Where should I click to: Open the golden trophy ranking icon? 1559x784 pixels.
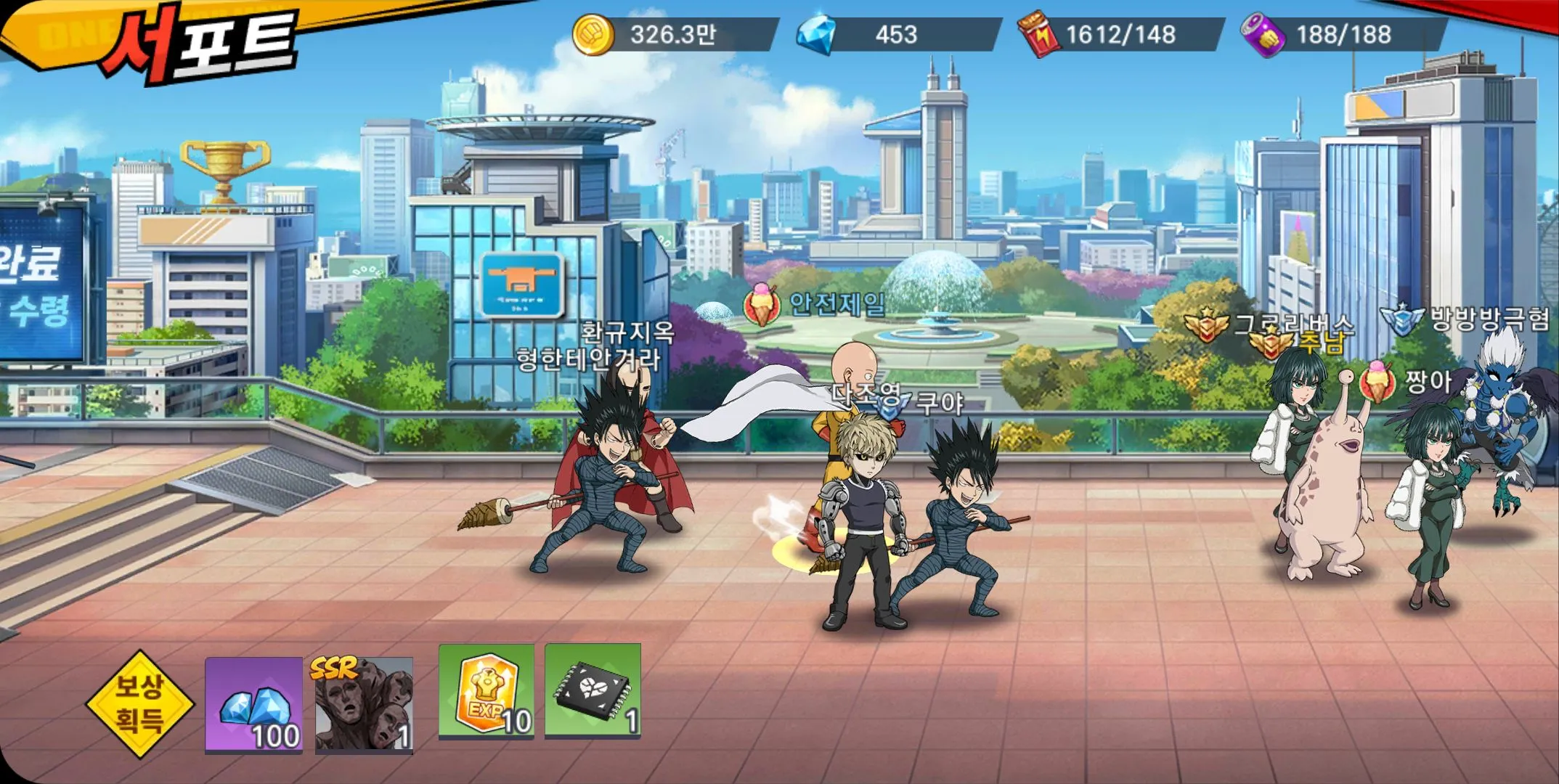(x=224, y=172)
